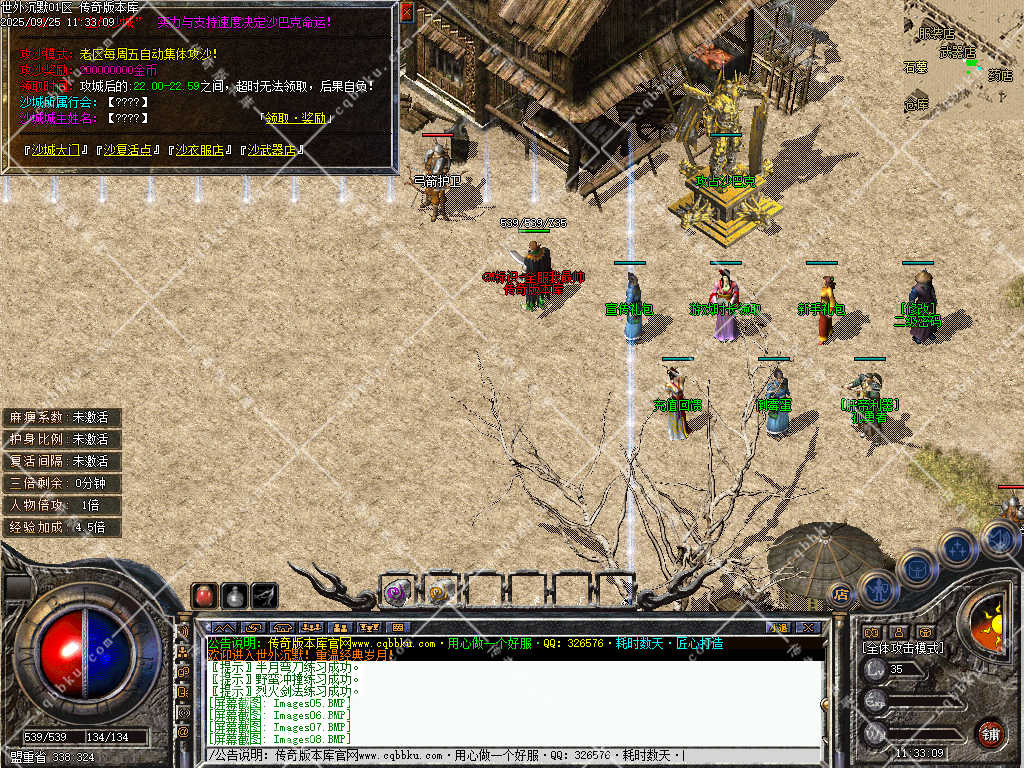The height and width of the screenshot is (768, 1024).
Task: Open the shop via orange 店 button
Action: pyautogui.click(x=840, y=594)
